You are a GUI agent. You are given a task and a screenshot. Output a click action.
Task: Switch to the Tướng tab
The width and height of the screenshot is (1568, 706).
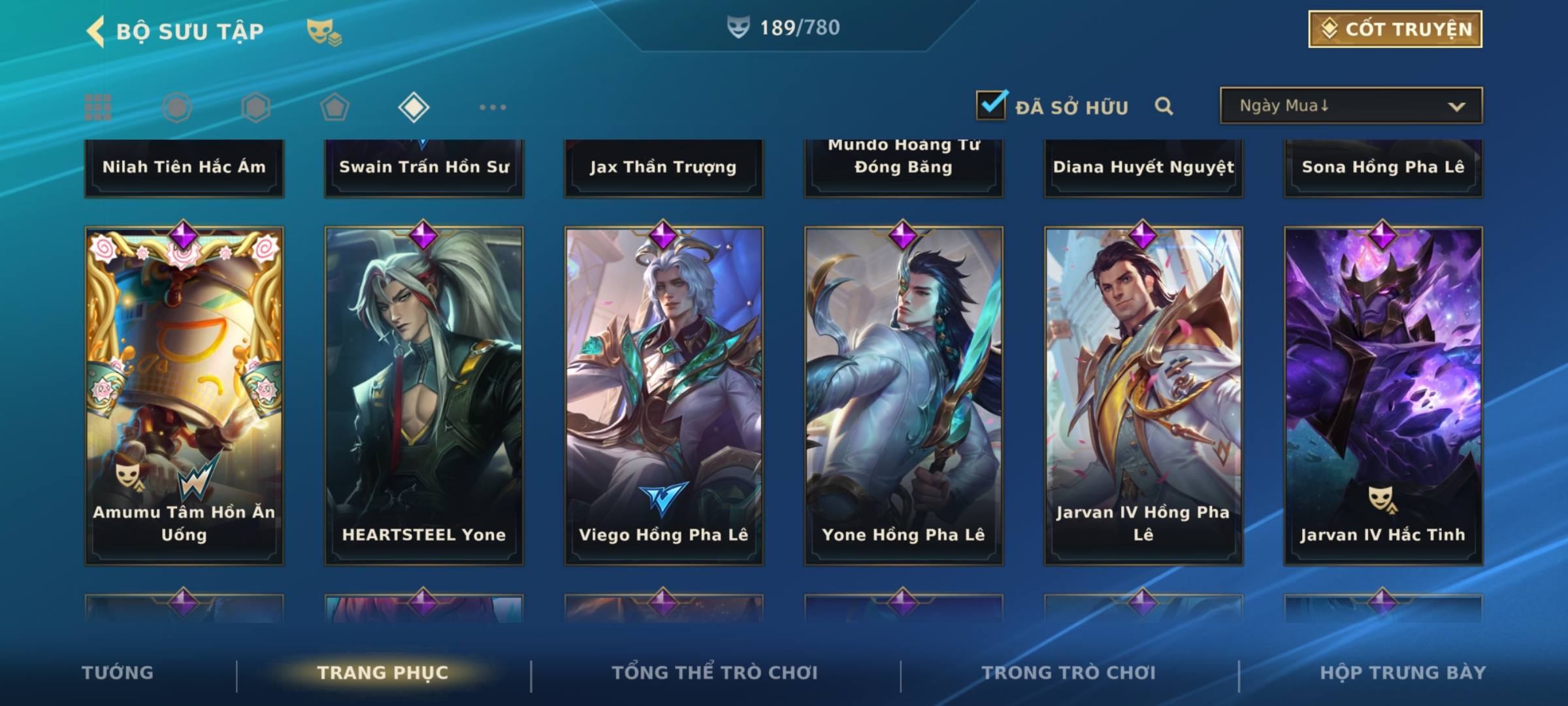(118, 673)
